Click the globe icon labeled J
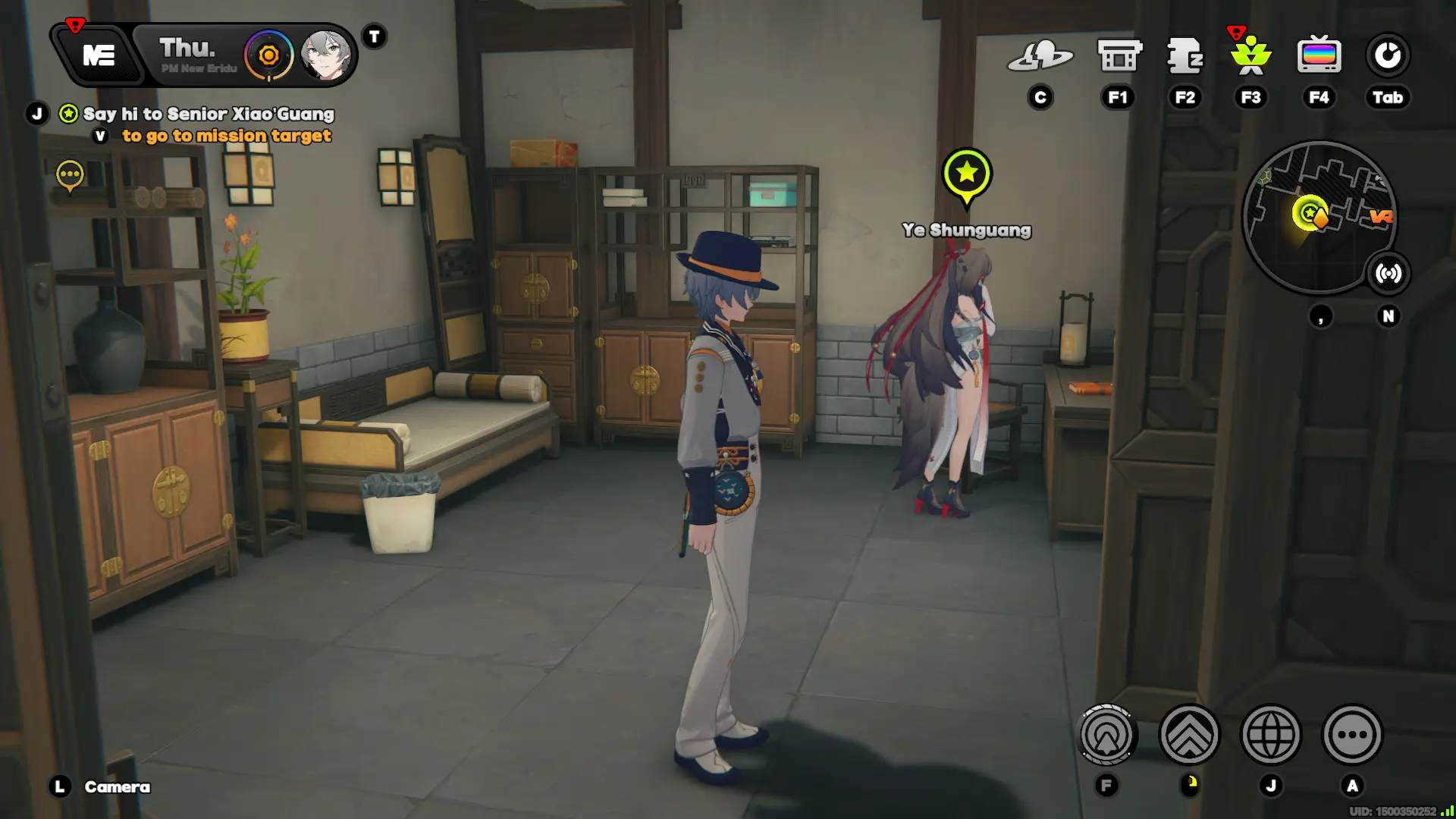 point(1272,735)
